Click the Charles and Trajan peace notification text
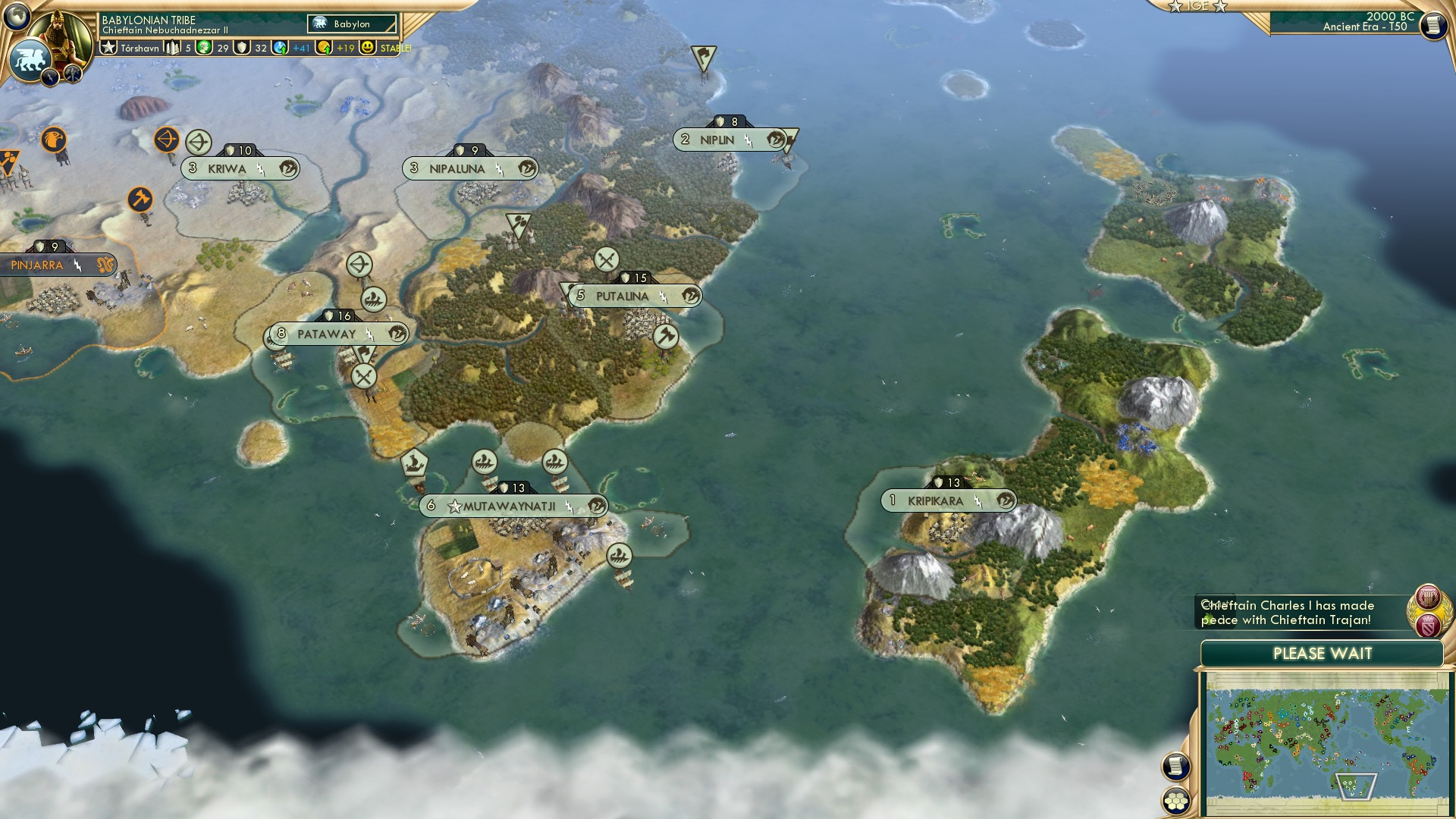1456x819 pixels. pos(1289,612)
